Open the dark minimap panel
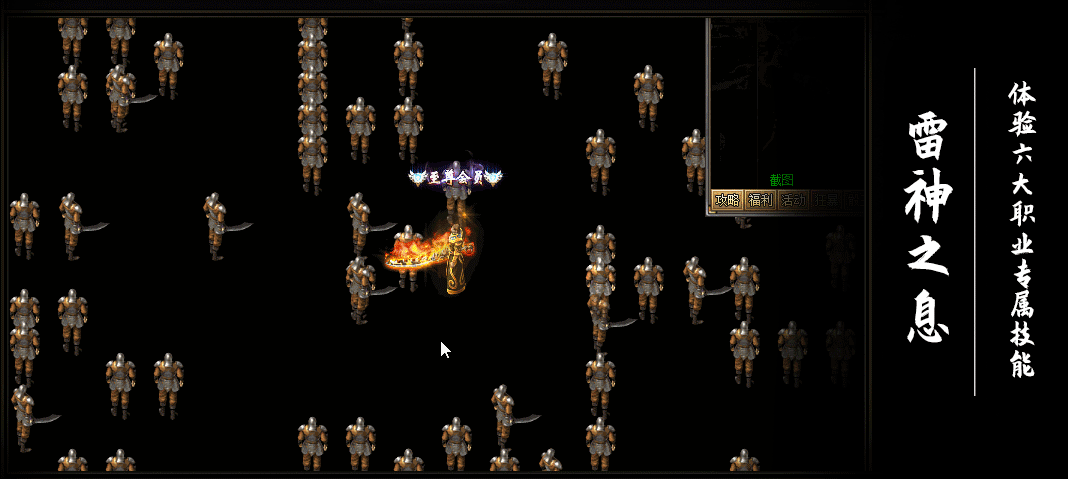This screenshot has width=1068, height=479. (786, 95)
